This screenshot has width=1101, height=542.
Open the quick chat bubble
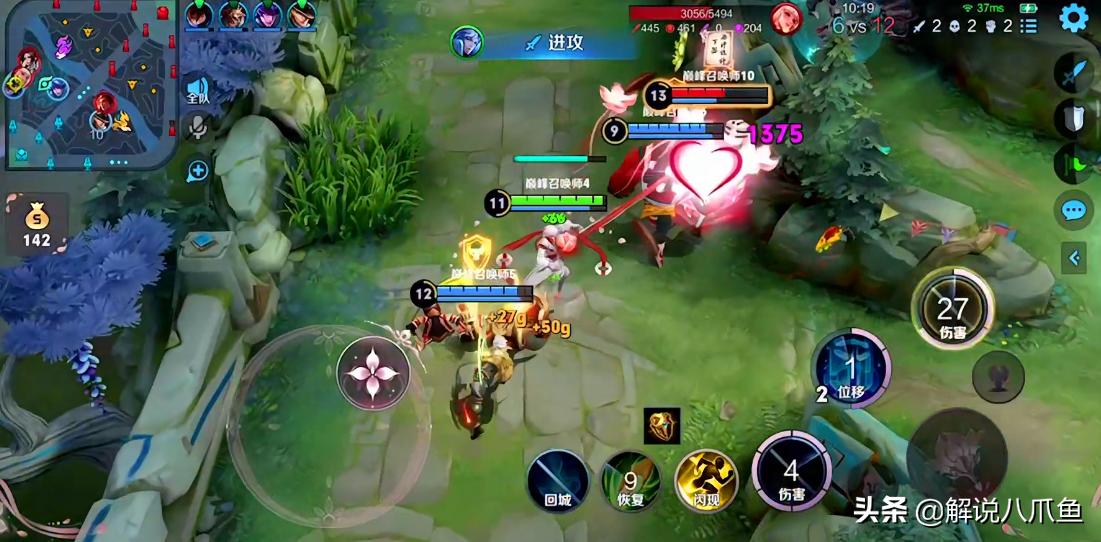[1073, 211]
